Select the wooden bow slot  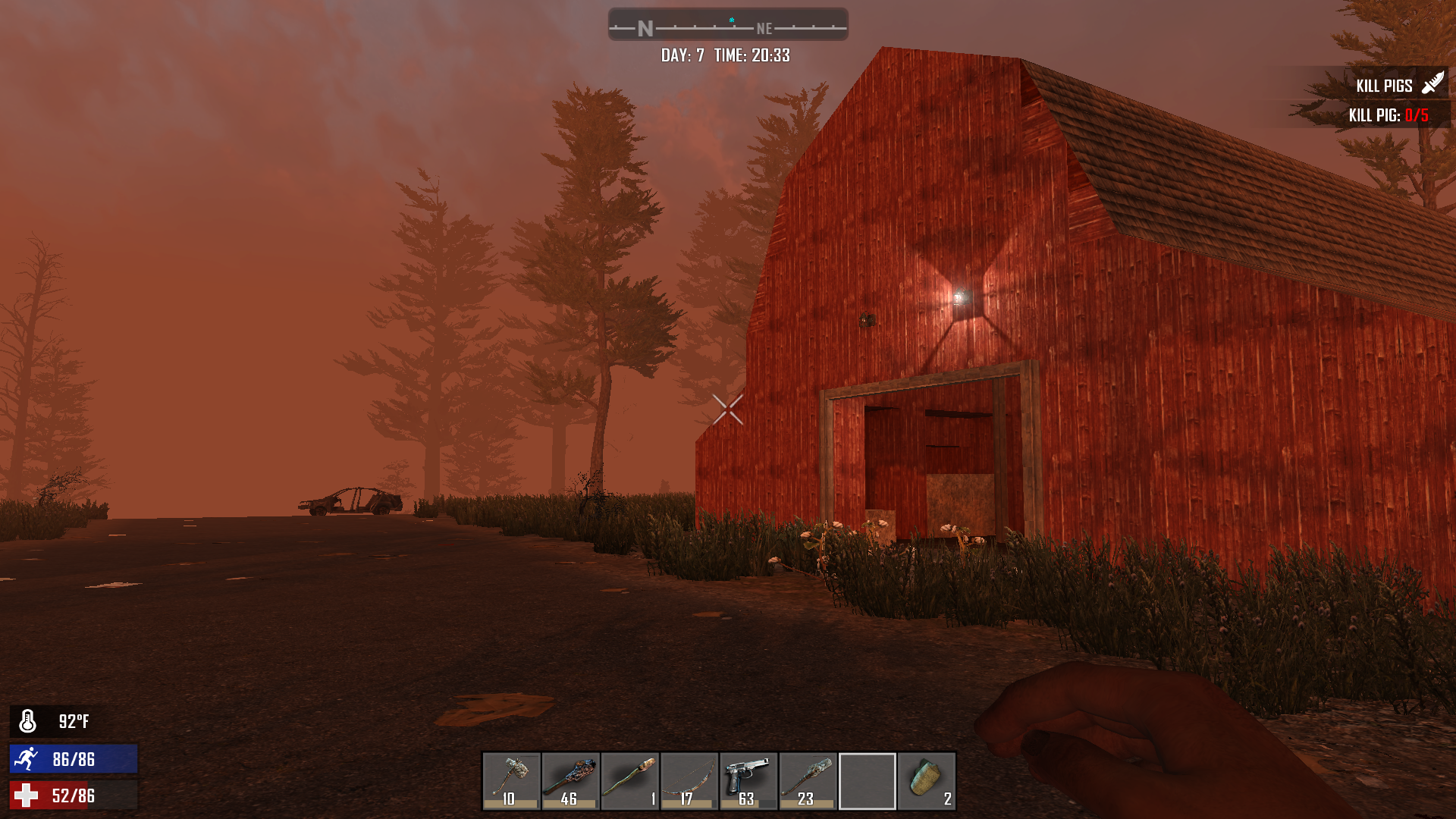pos(689,781)
